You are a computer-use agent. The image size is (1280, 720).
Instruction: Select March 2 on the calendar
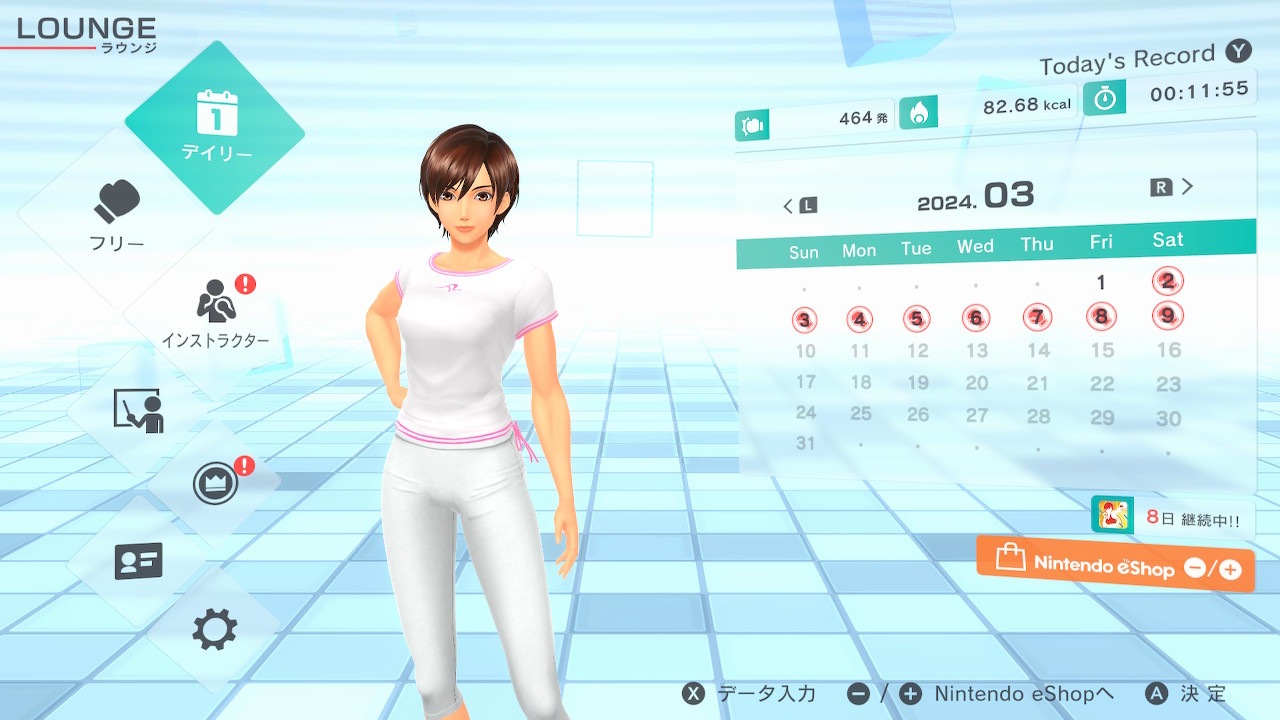pos(1167,281)
